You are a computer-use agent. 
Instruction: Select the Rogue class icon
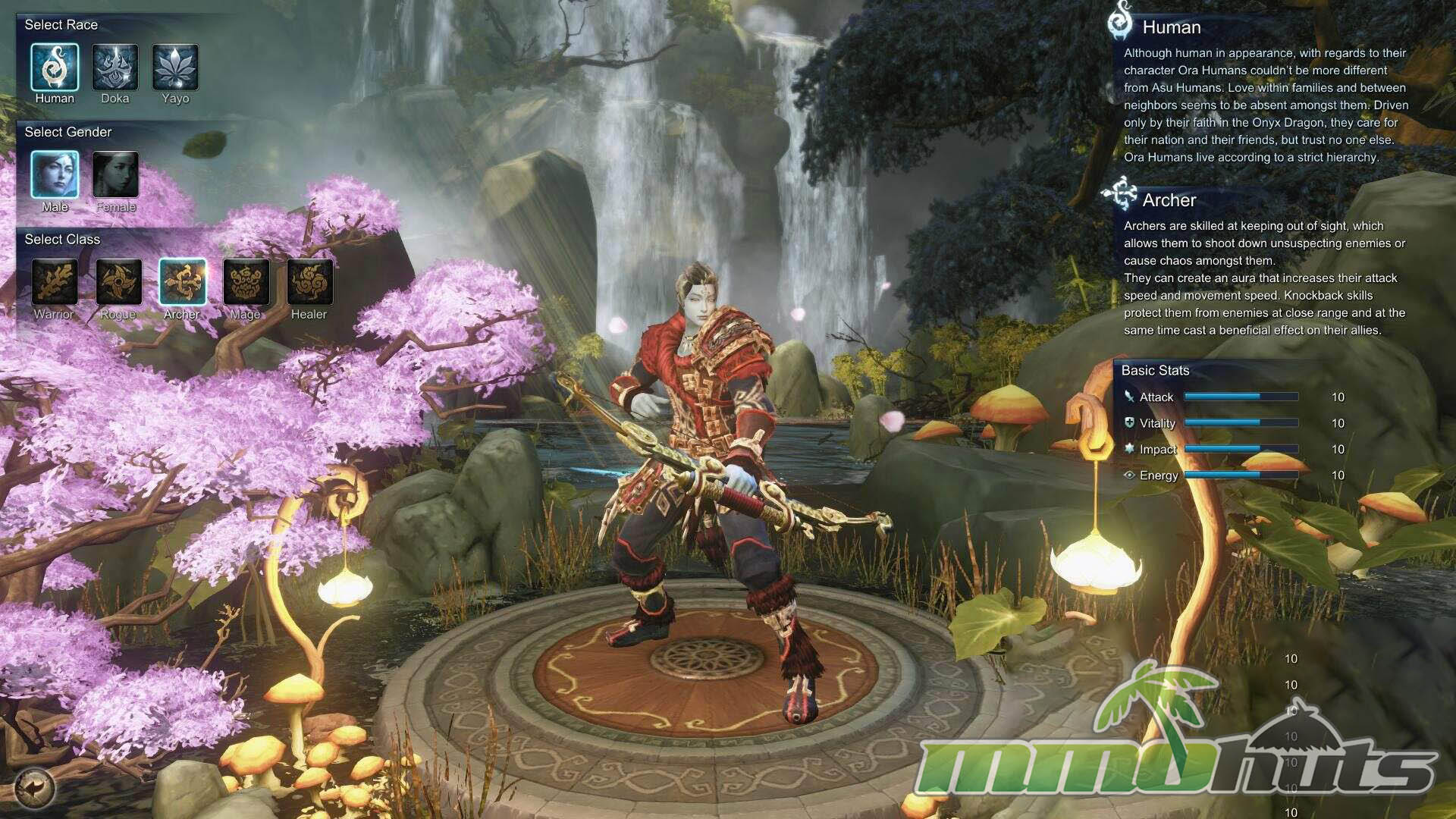(118, 282)
